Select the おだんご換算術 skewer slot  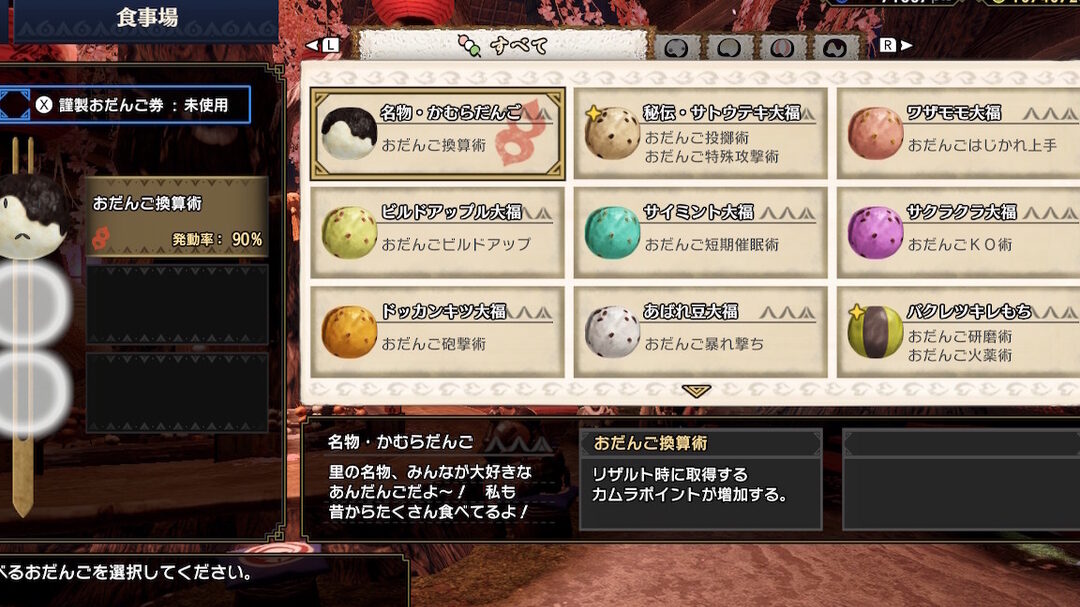(x=177, y=217)
